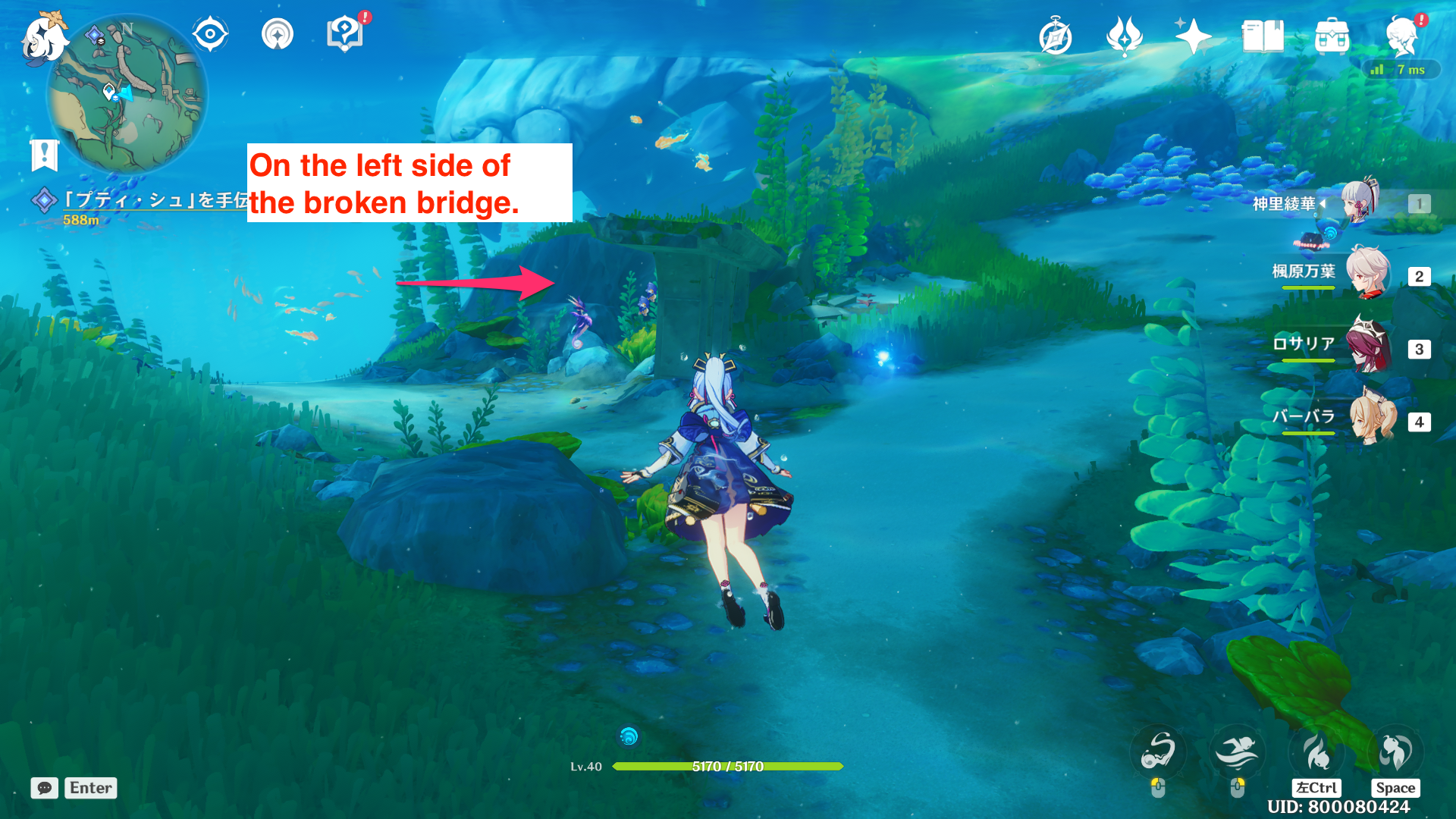This screenshot has width=1456, height=819.
Task: Open the Wish menu star icon
Action: coord(1193,35)
